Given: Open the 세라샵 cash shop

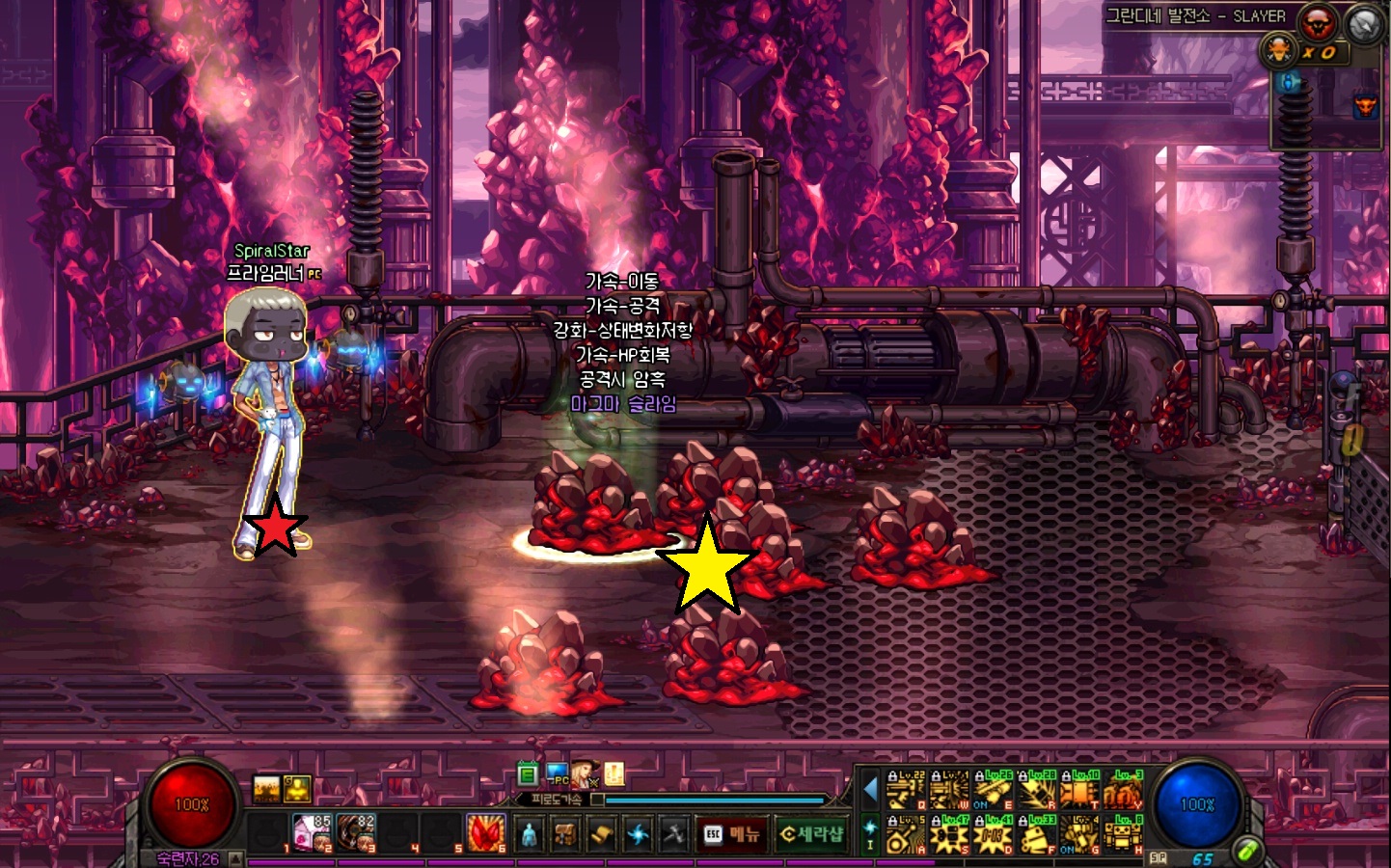Looking at the screenshot, I should click(811, 834).
